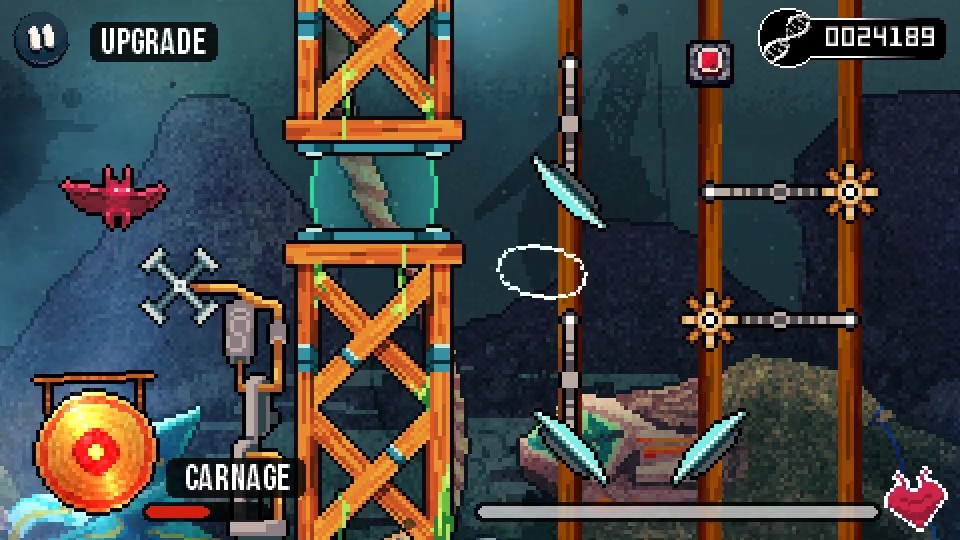
Task: Pause the game with the pause button
Action: (x=40, y=39)
